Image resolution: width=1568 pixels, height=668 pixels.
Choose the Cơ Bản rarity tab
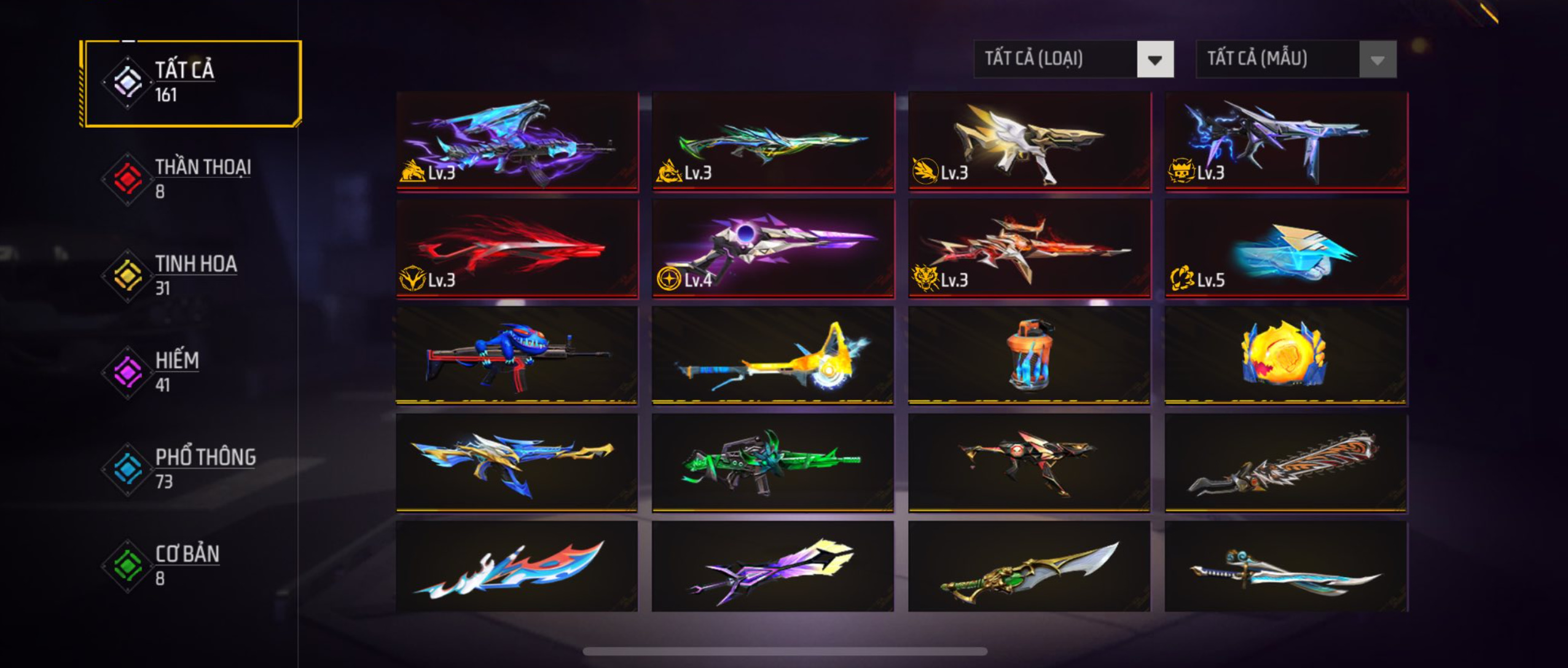tap(190, 564)
